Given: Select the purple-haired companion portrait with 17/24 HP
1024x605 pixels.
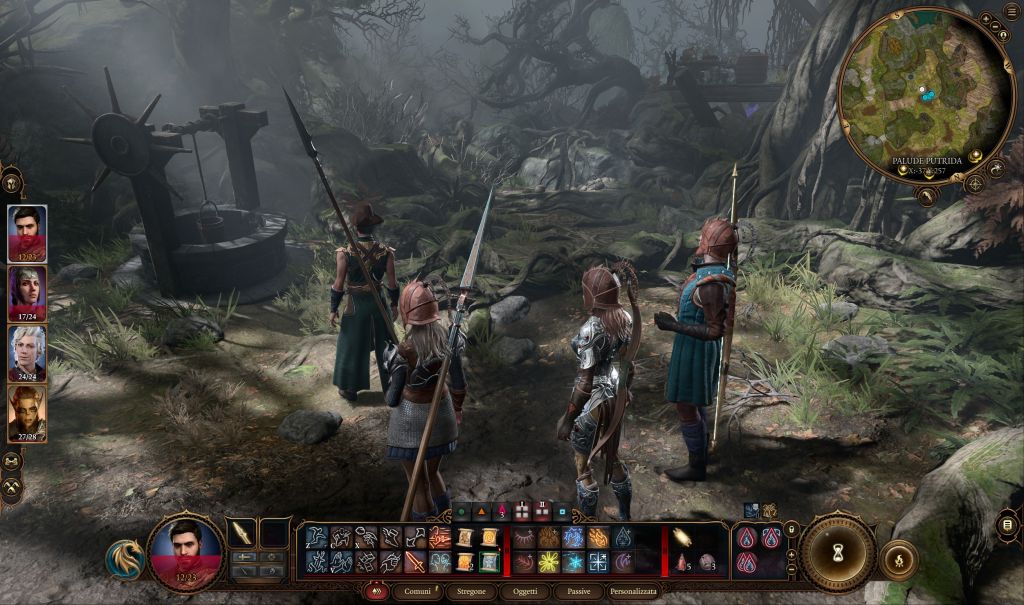Looking at the screenshot, I should click(27, 294).
